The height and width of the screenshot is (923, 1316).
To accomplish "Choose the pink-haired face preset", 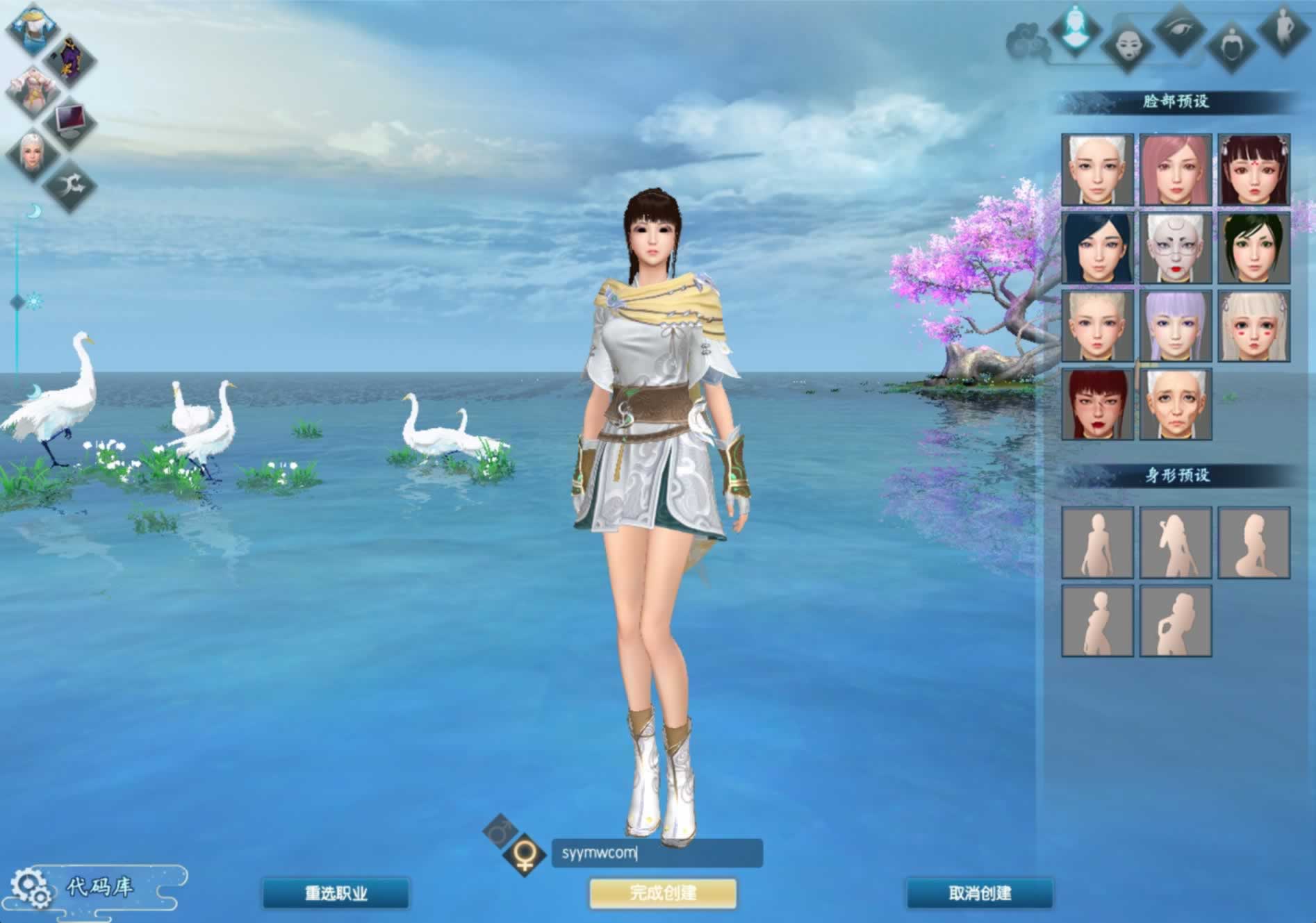I will (1176, 170).
